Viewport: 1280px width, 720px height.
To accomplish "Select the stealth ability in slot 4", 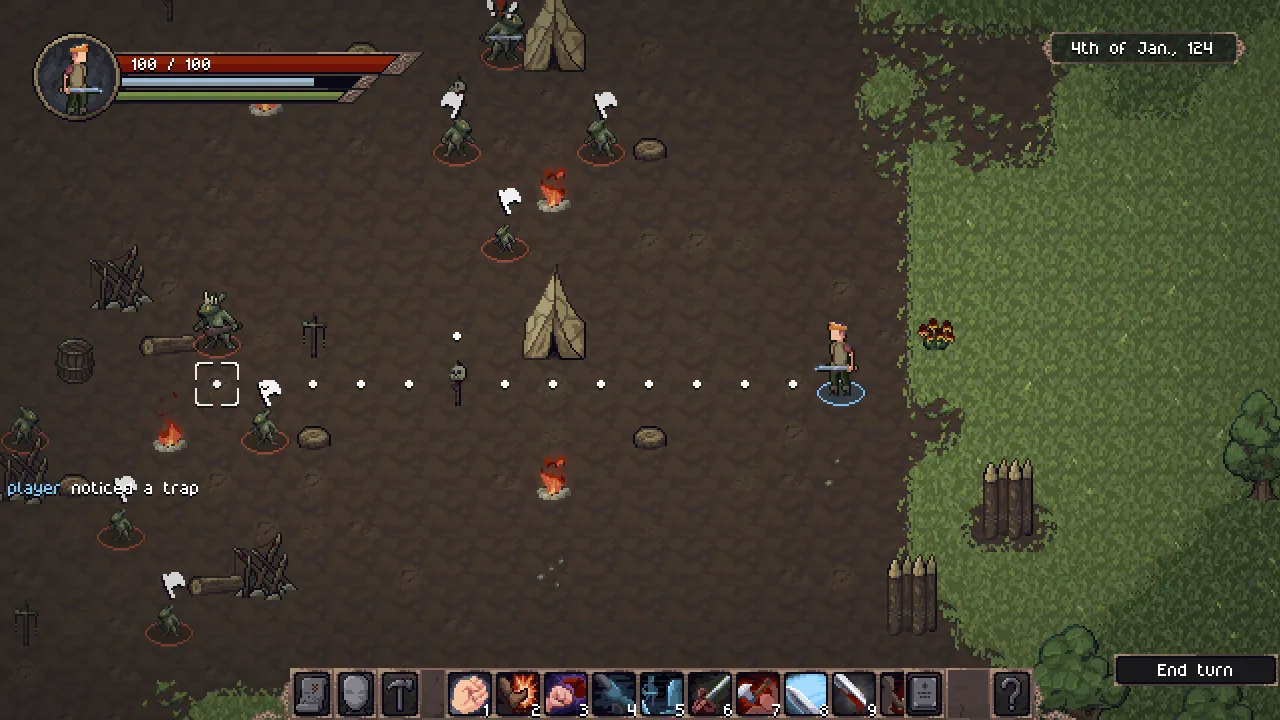I will point(613,693).
